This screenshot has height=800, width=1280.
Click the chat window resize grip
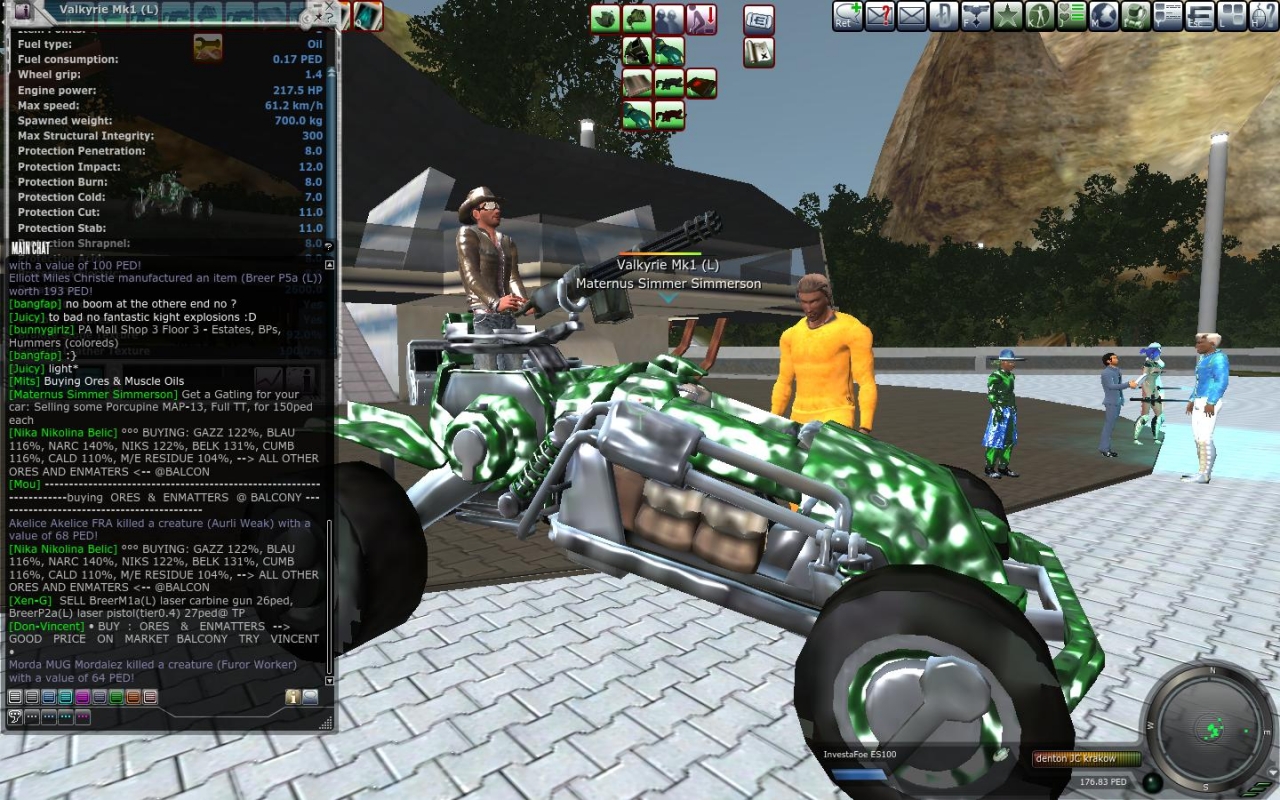326,722
